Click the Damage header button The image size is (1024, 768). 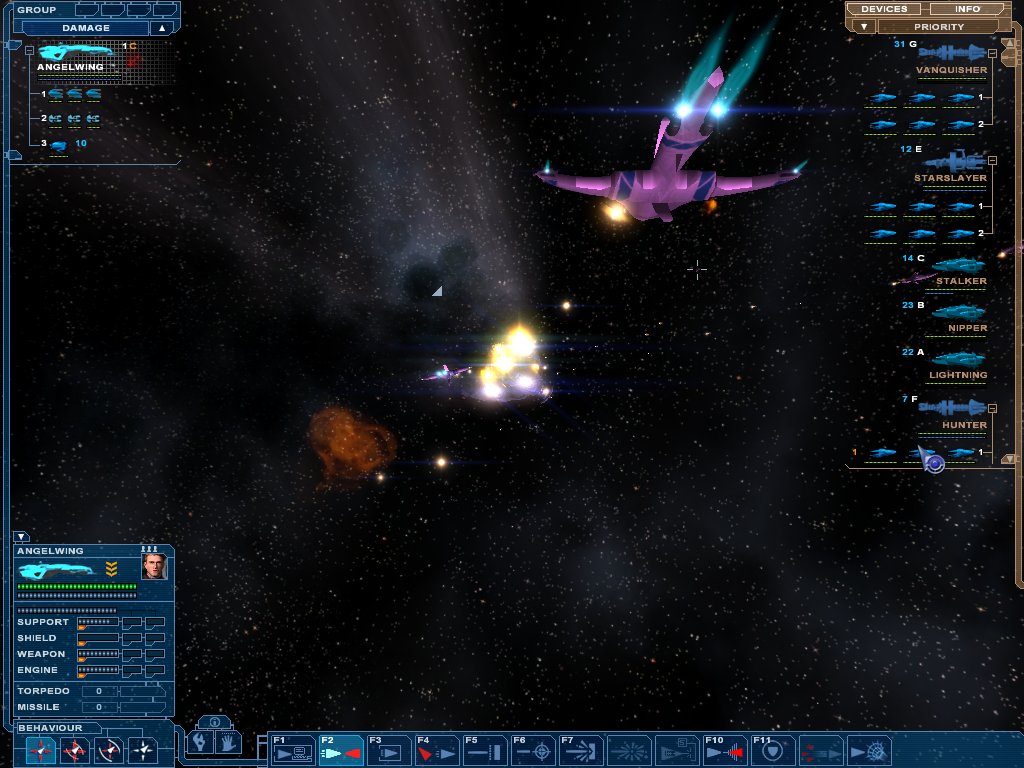click(86, 28)
